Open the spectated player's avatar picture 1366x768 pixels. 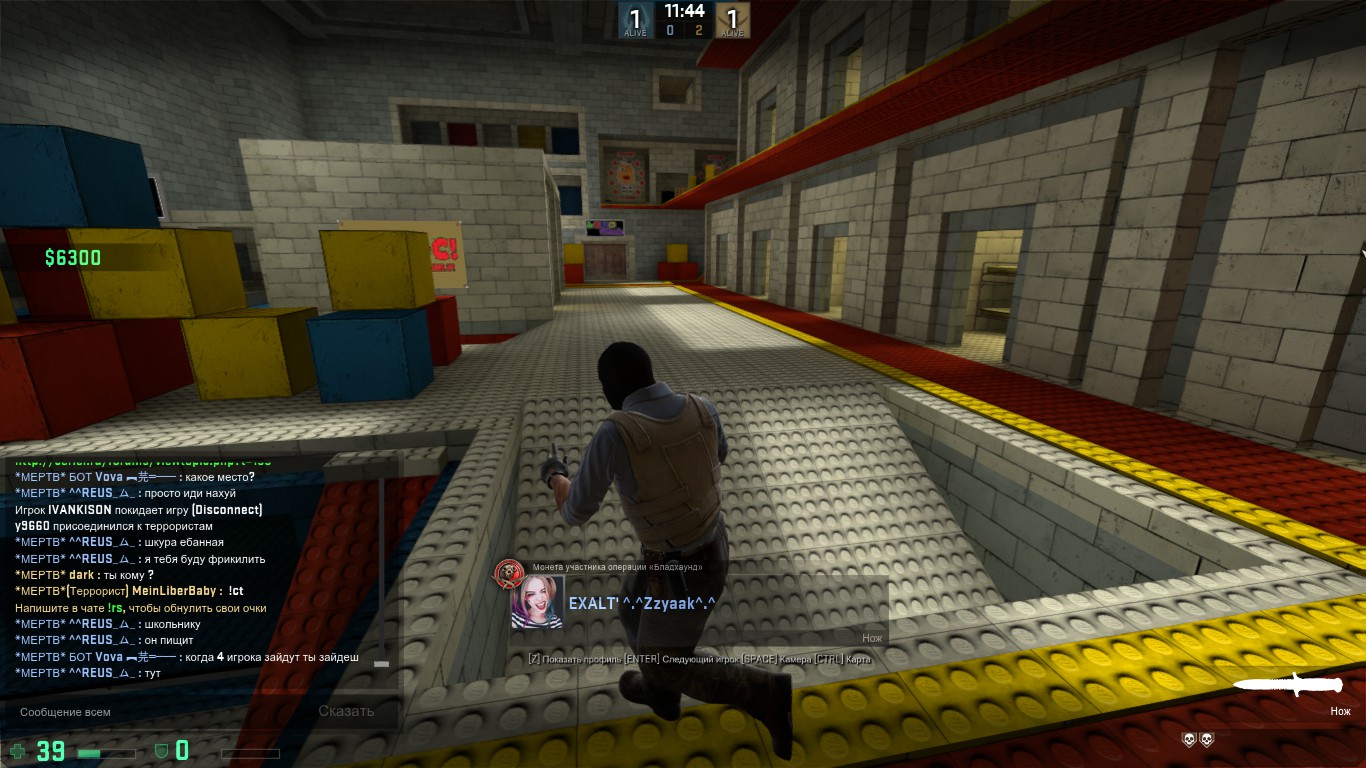tap(537, 602)
